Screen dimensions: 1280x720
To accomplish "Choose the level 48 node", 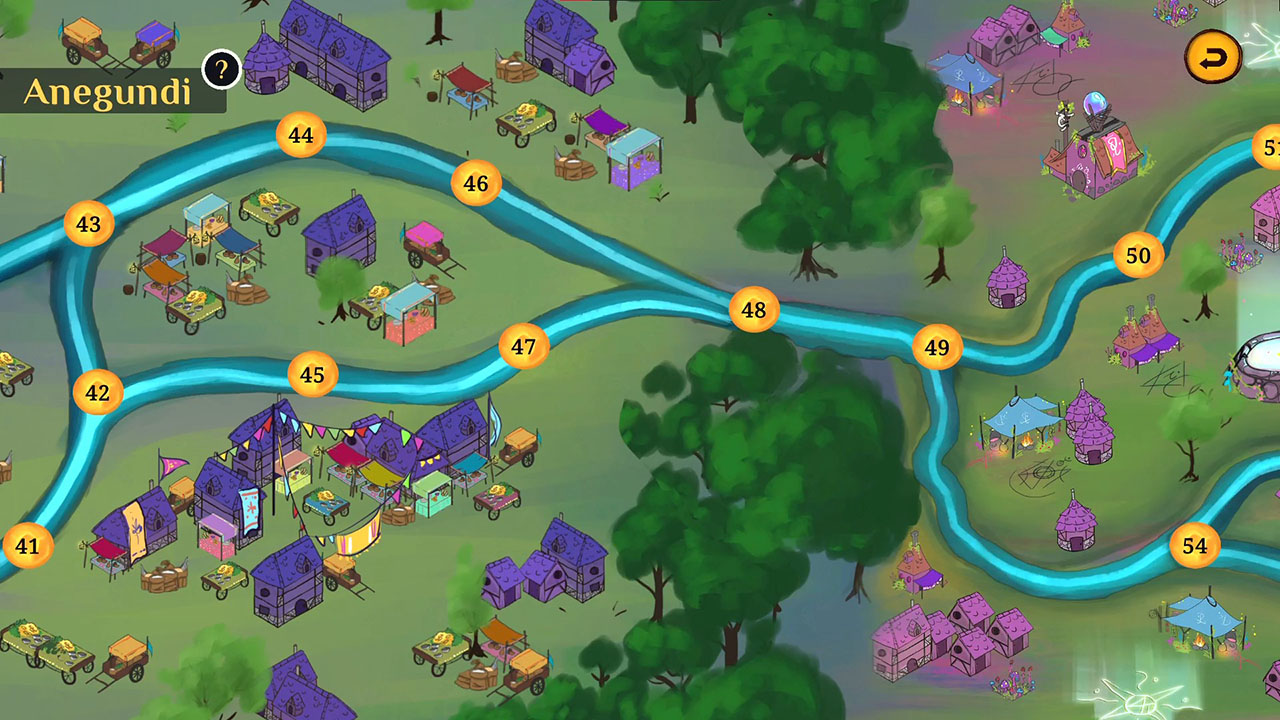I will [x=754, y=310].
